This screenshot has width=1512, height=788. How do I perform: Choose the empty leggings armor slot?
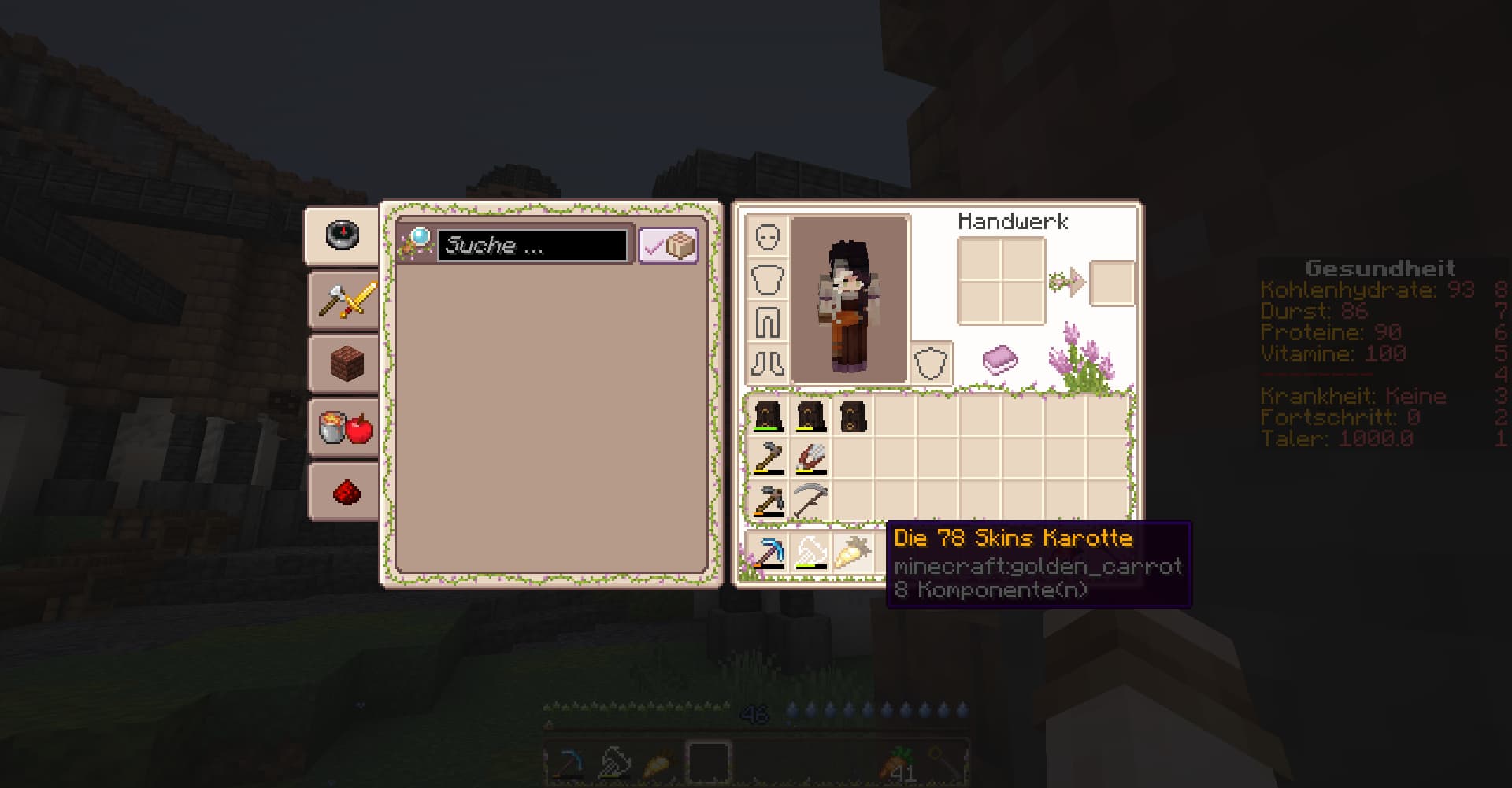click(x=768, y=322)
